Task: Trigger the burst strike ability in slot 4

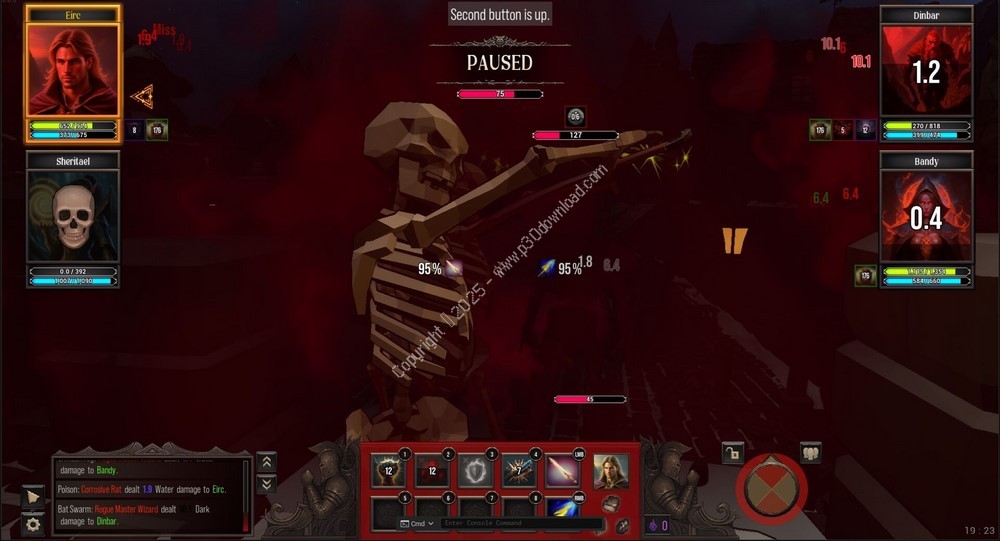Action: pos(517,471)
